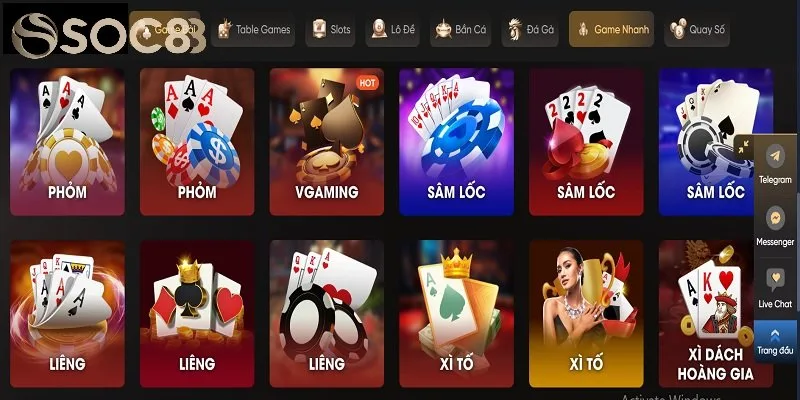Contact support via Messenger
Viewport: 800px width, 400px height.
[x=775, y=224]
